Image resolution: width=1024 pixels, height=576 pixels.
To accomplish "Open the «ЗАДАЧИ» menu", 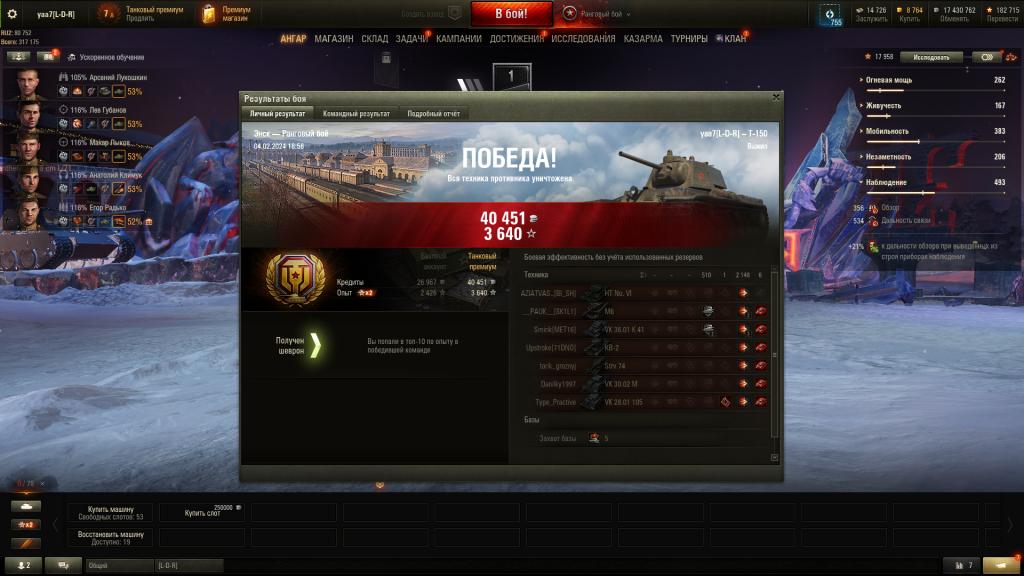I will pos(411,39).
